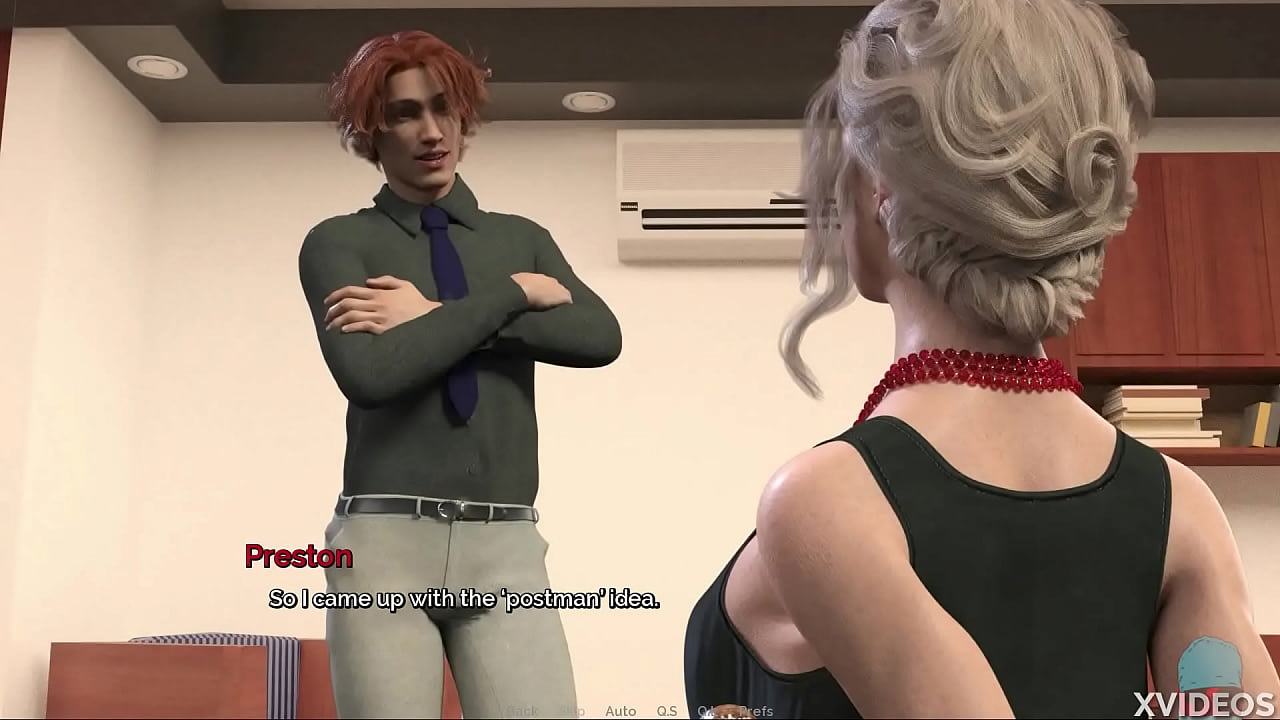
Task: Expand the quick menu bar
Action: coord(640,710)
